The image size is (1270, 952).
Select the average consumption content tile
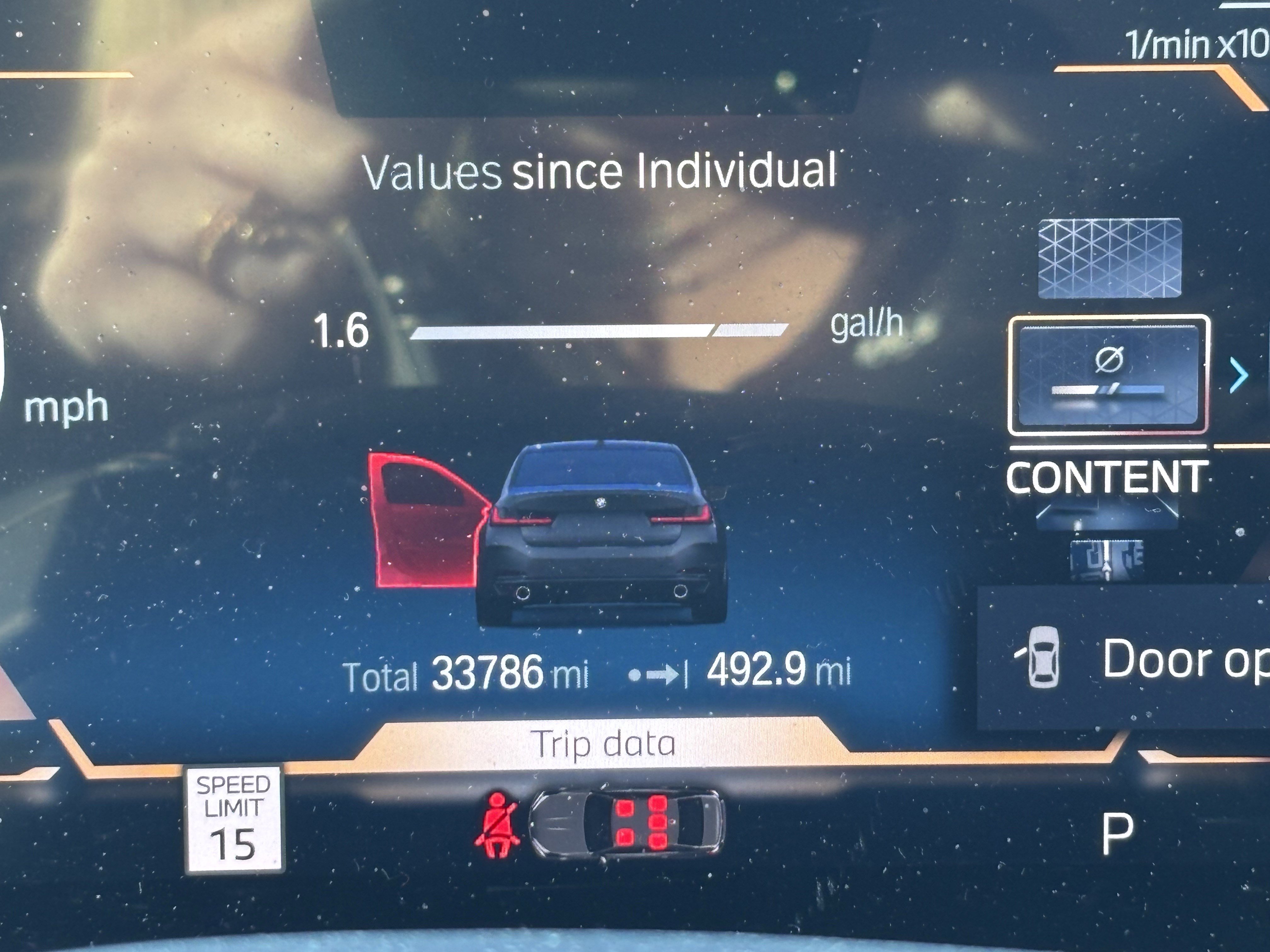[1109, 375]
